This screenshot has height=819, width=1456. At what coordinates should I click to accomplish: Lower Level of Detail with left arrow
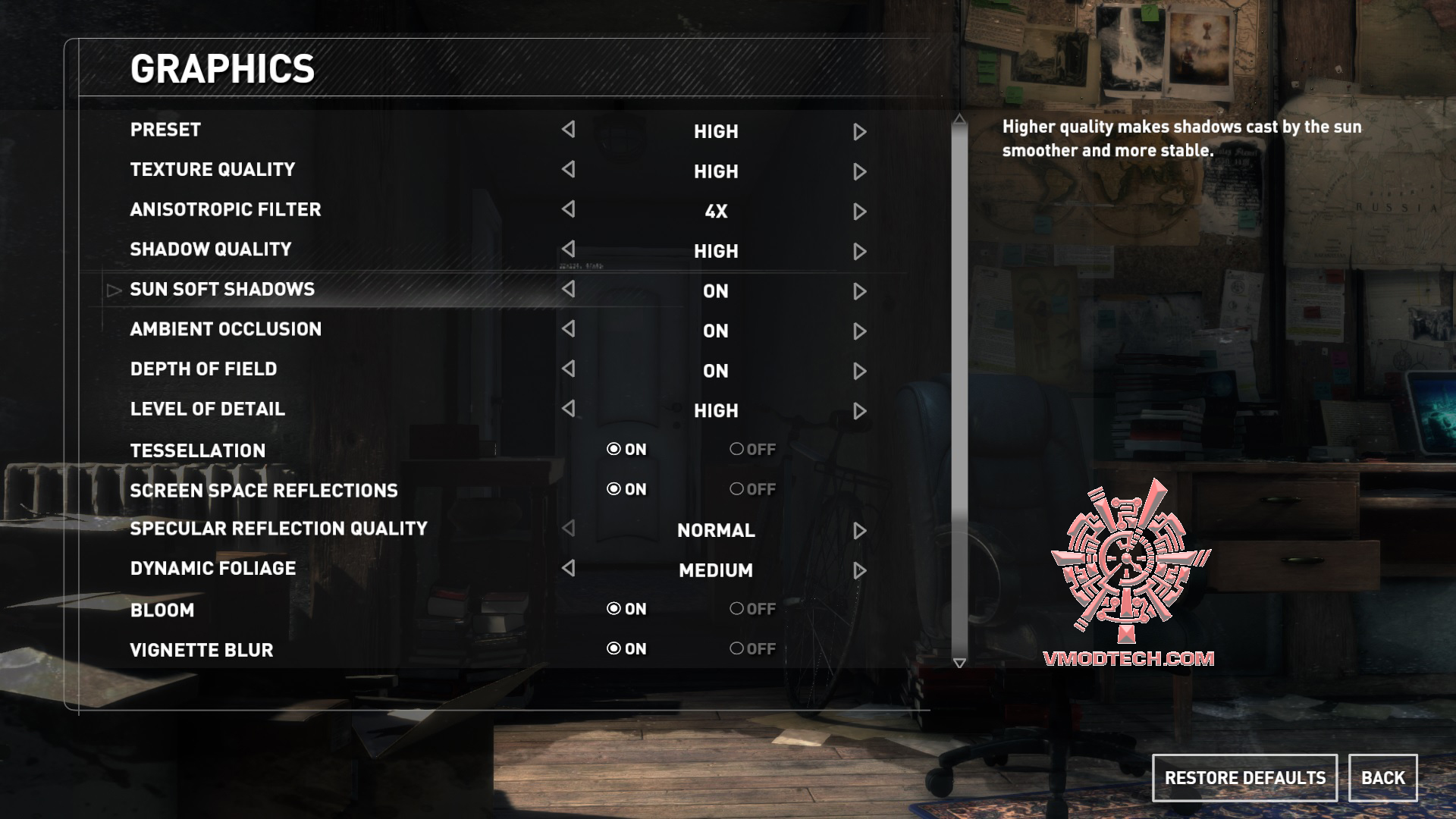click(568, 409)
